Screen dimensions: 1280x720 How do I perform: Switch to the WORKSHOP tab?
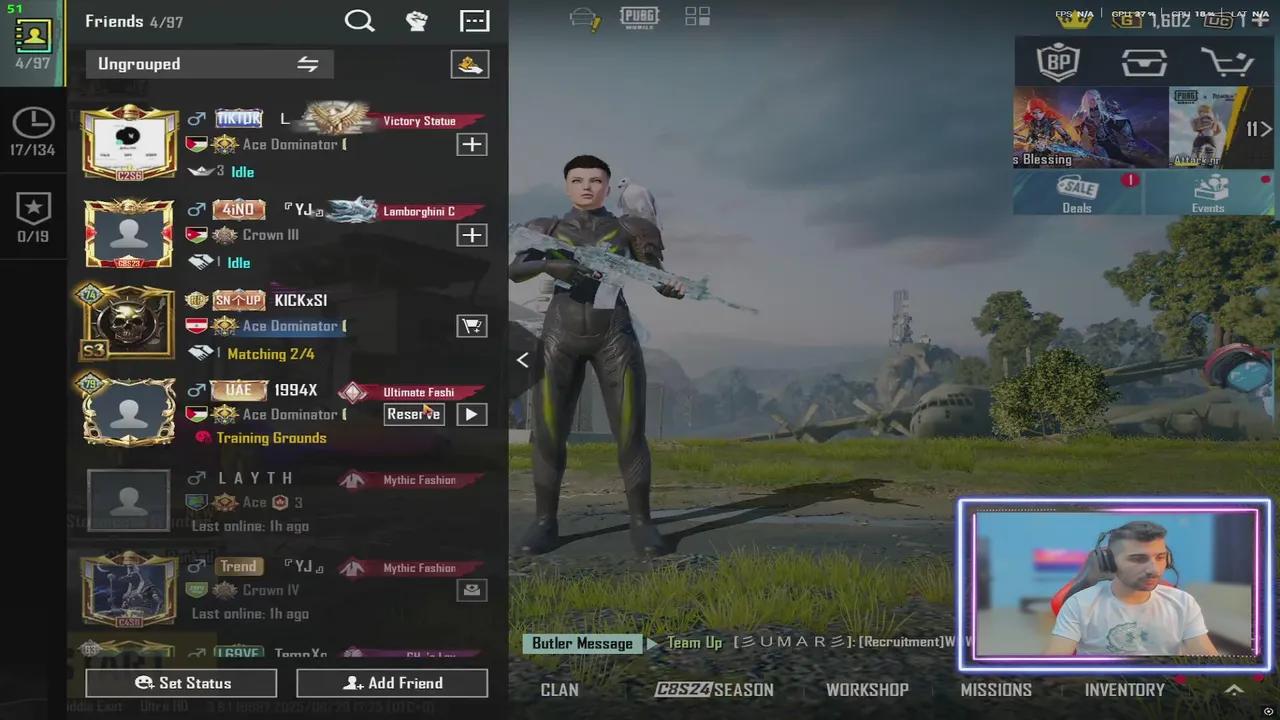click(867, 689)
